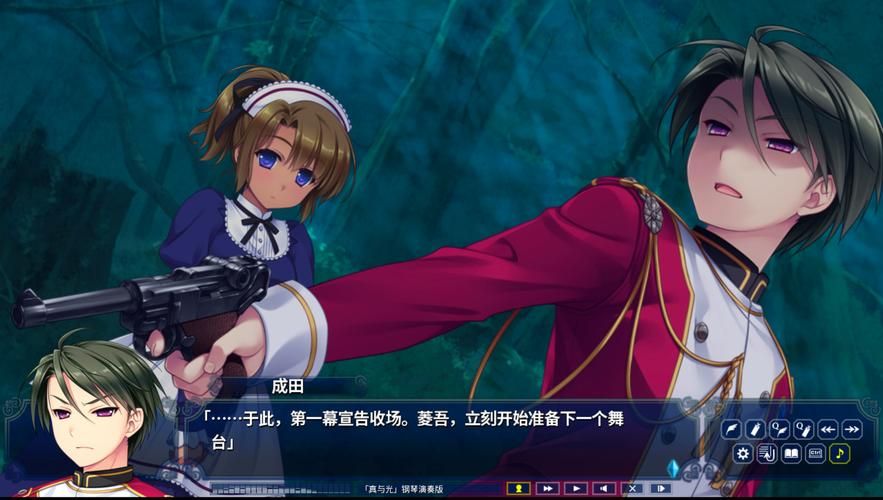Open the load menu flash drive icon
883x500 pixels.
[755, 429]
